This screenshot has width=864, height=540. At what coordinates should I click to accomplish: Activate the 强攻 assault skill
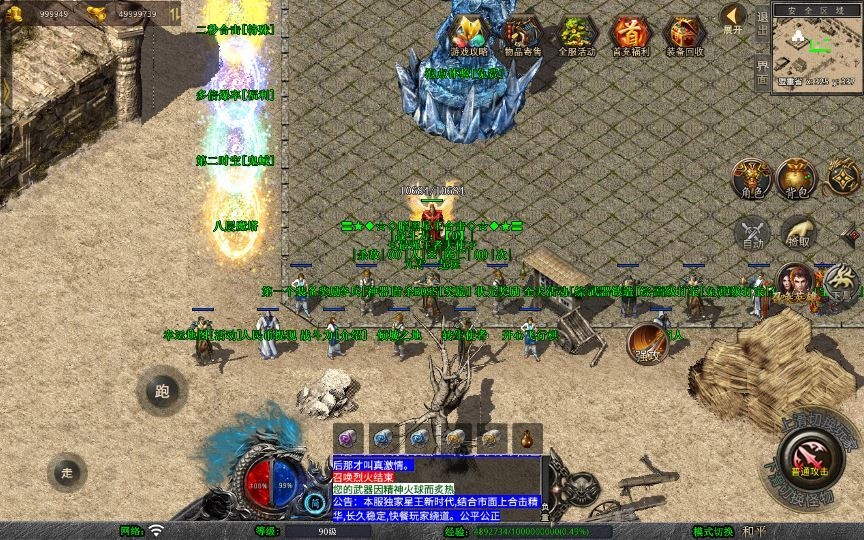649,343
